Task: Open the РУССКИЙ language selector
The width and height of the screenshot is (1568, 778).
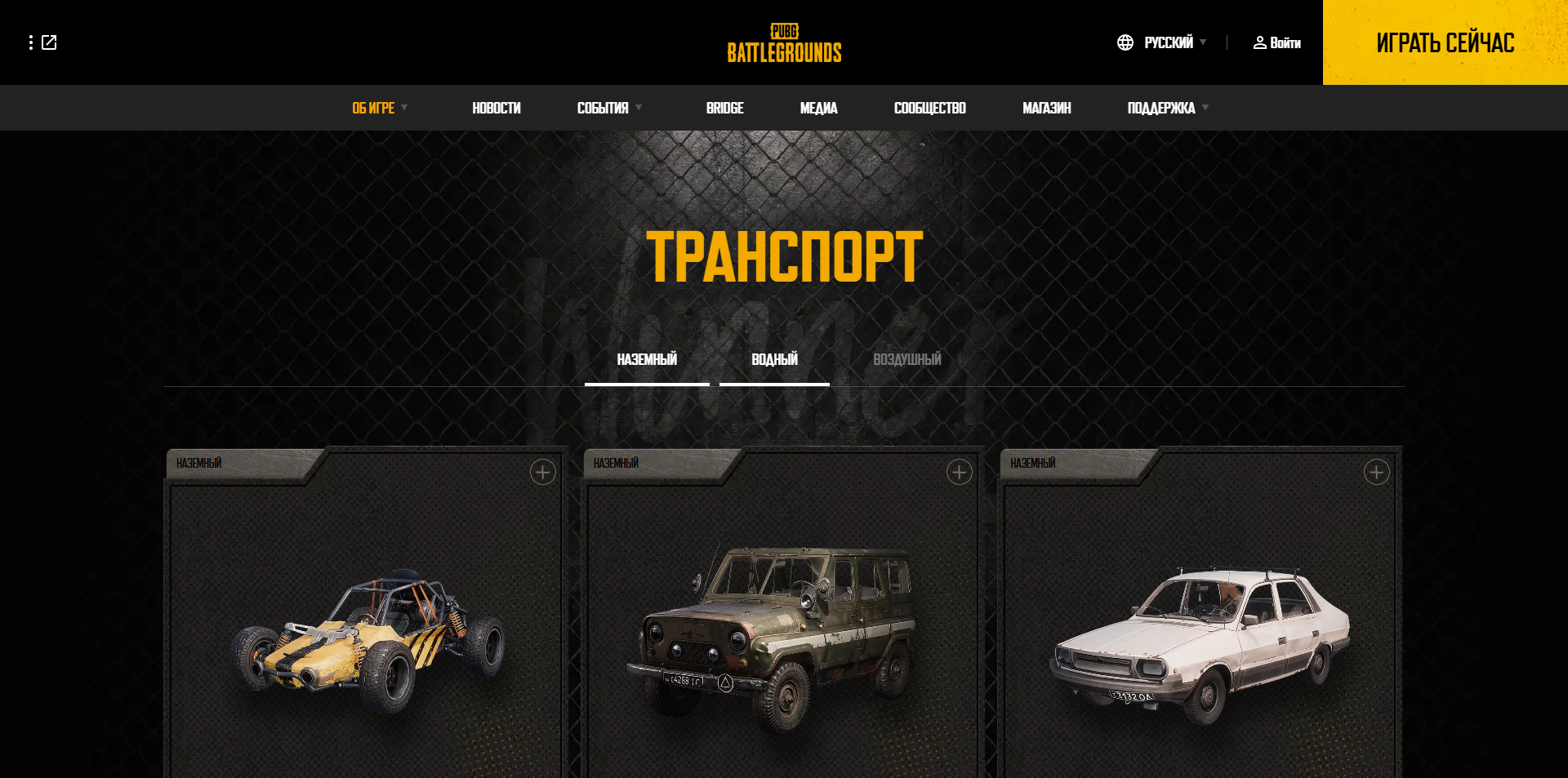Action: point(1168,42)
